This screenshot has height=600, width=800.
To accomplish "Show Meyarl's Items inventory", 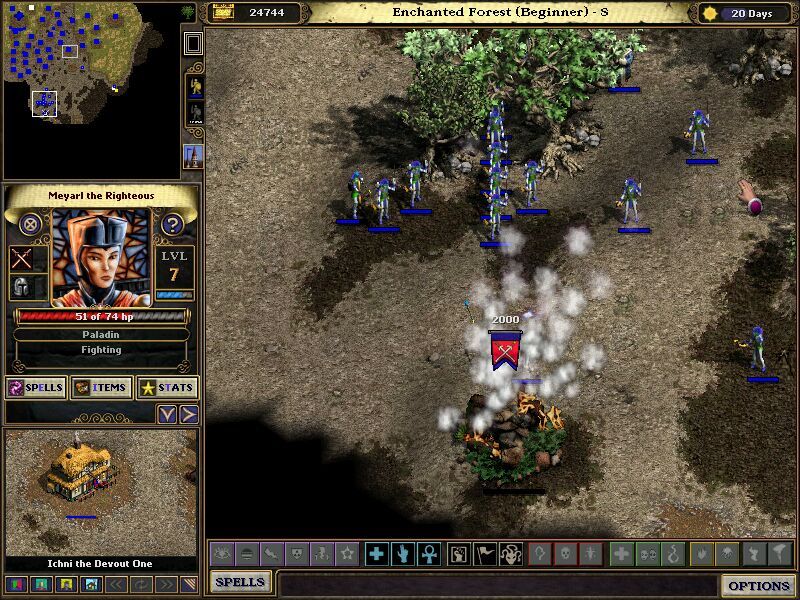I will point(102,388).
